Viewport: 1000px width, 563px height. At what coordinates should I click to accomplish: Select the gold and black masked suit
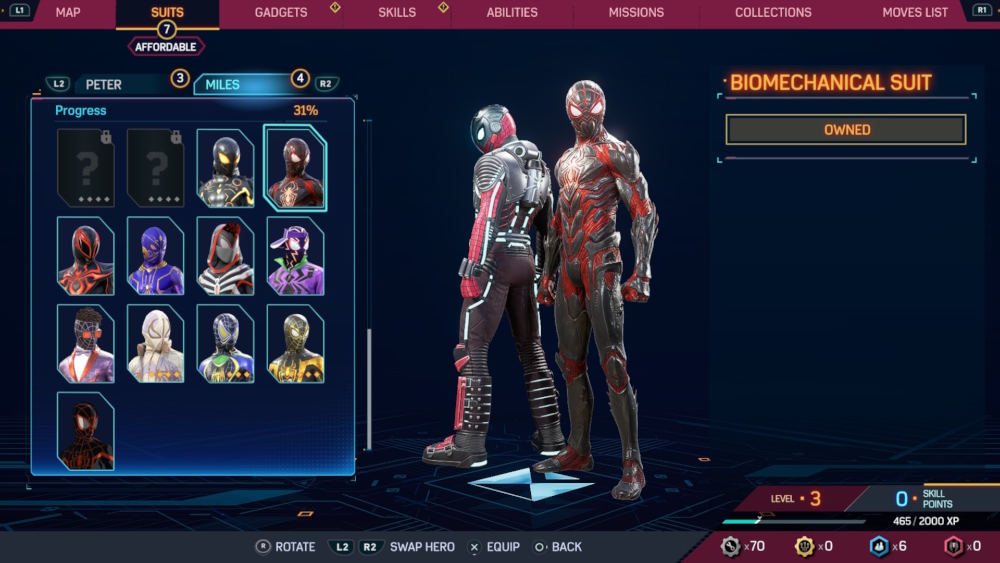click(295, 344)
